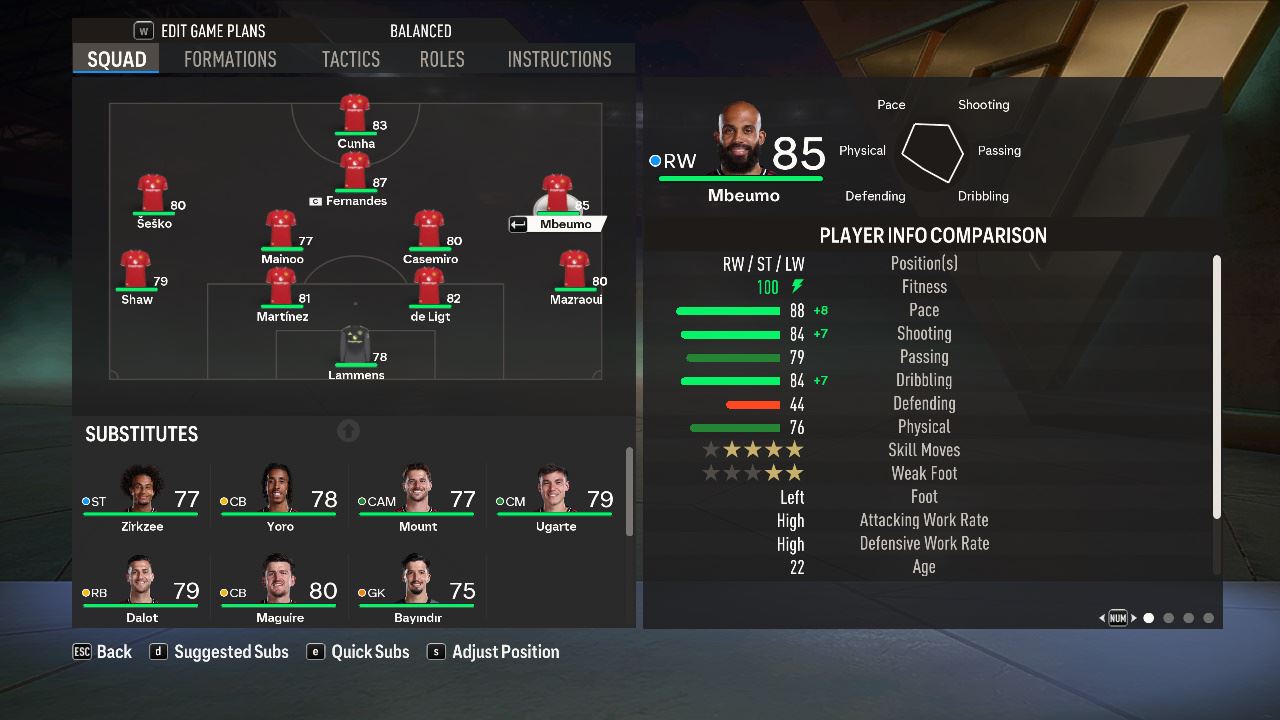Click Suggested Subs option
The width and height of the screenshot is (1280, 720).
(220, 652)
